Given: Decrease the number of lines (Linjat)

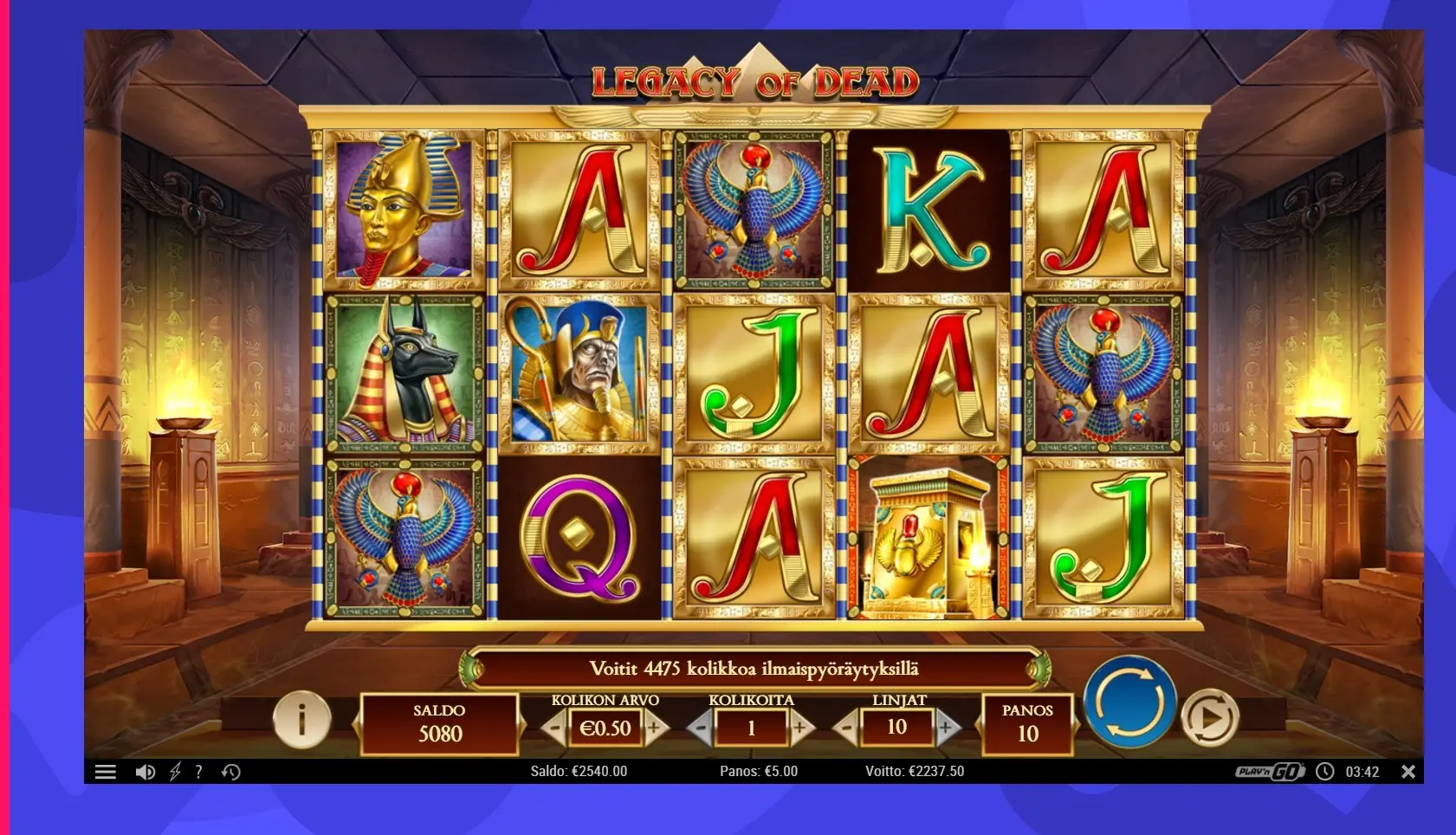Looking at the screenshot, I should 846,728.
